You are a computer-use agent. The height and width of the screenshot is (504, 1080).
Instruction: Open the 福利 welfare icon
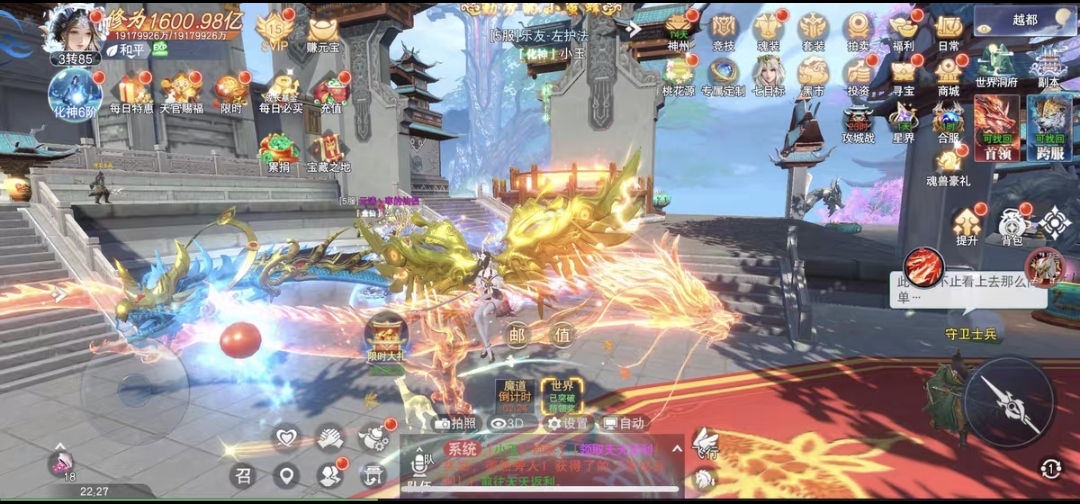pos(904,28)
